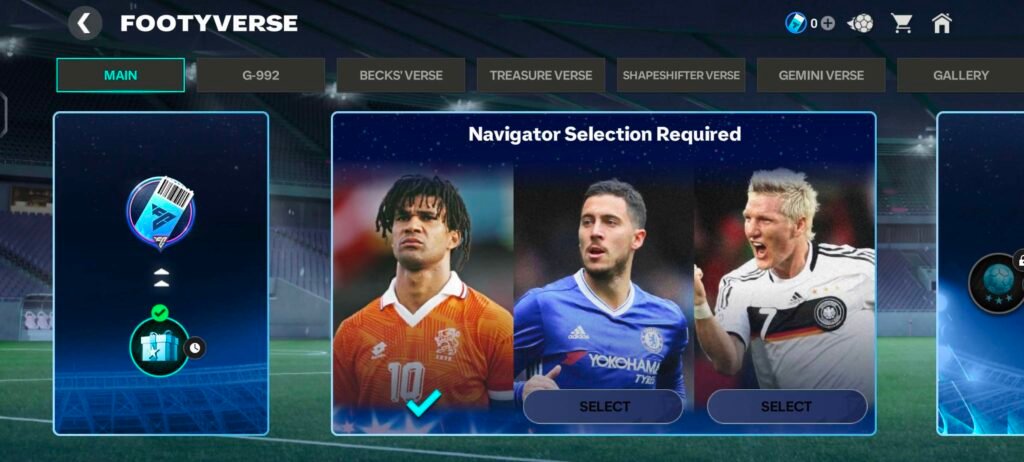Screen dimensions: 1024x462
Task: Open the shopping cart store
Action: pyautogui.click(x=902, y=23)
